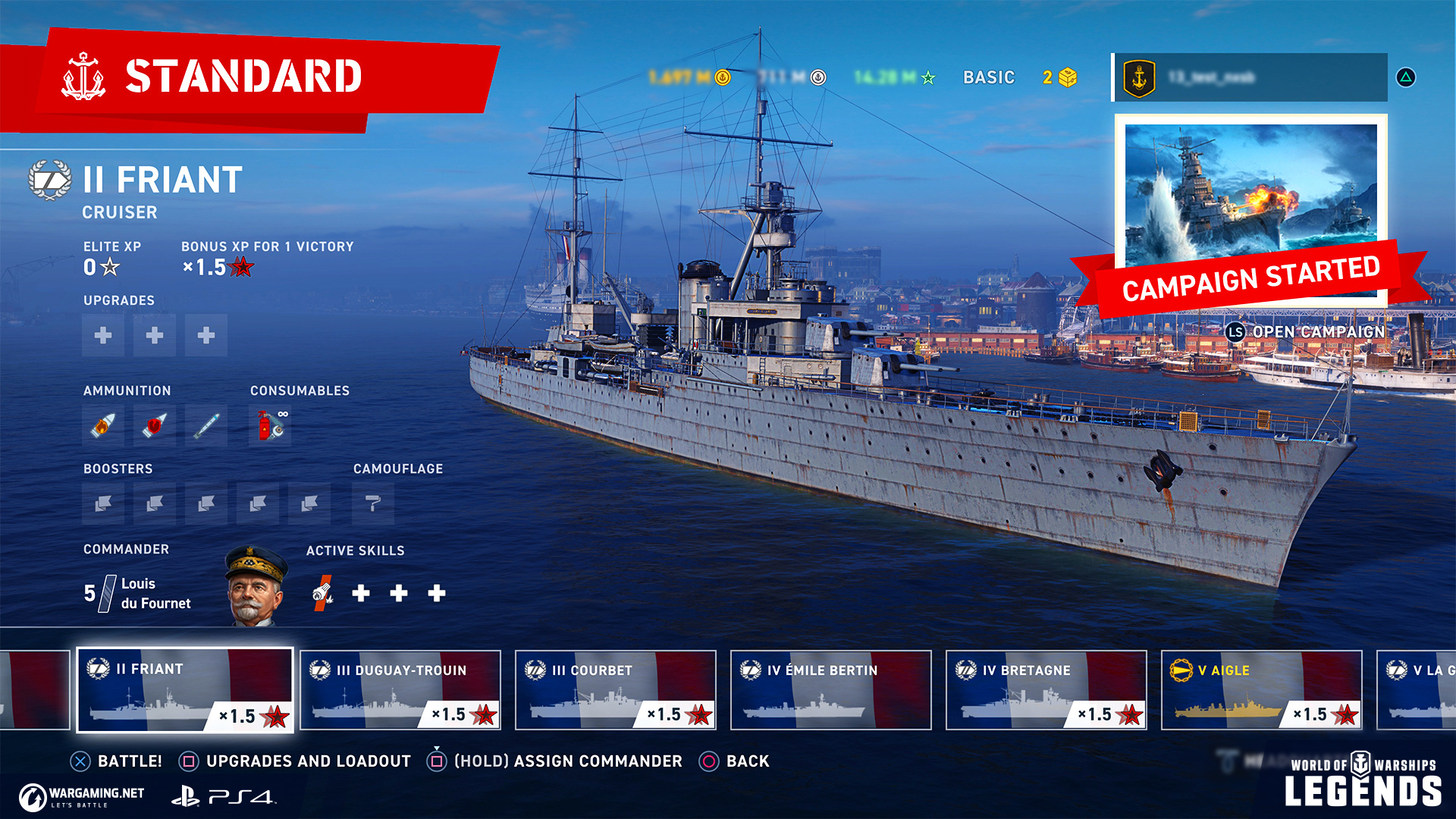Open the crates counter in top bar
Viewport: 1456px width, 819px height.
(x=1059, y=77)
